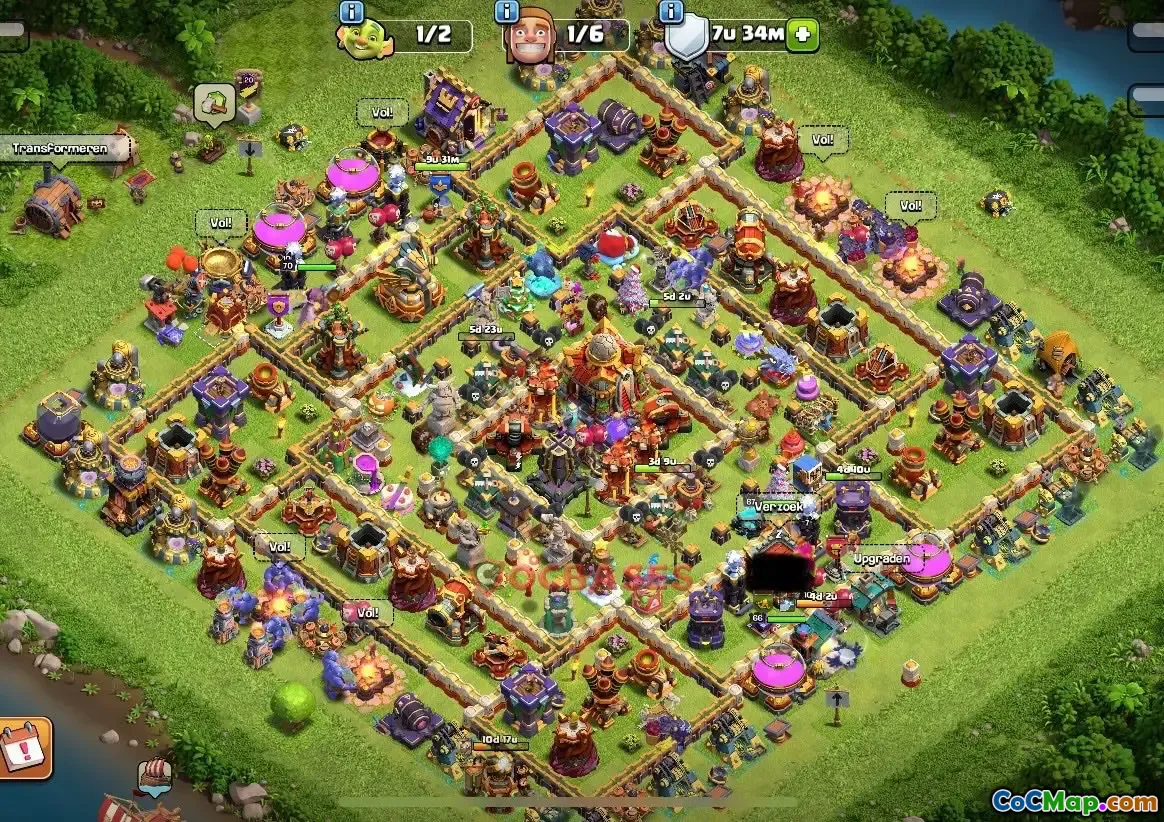
Task: Show shield info via the blue i
Action: (x=669, y=12)
